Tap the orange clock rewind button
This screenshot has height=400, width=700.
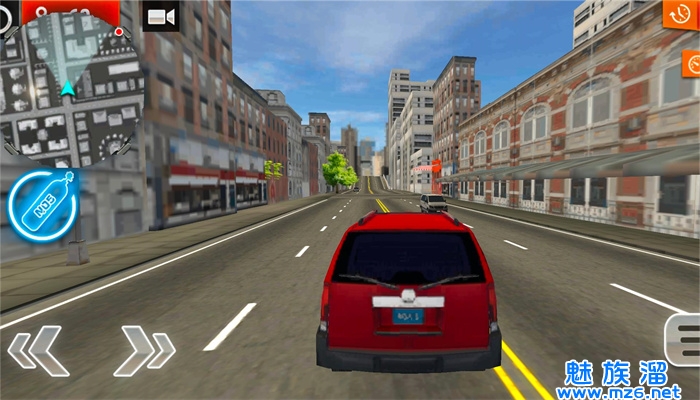click(681, 13)
